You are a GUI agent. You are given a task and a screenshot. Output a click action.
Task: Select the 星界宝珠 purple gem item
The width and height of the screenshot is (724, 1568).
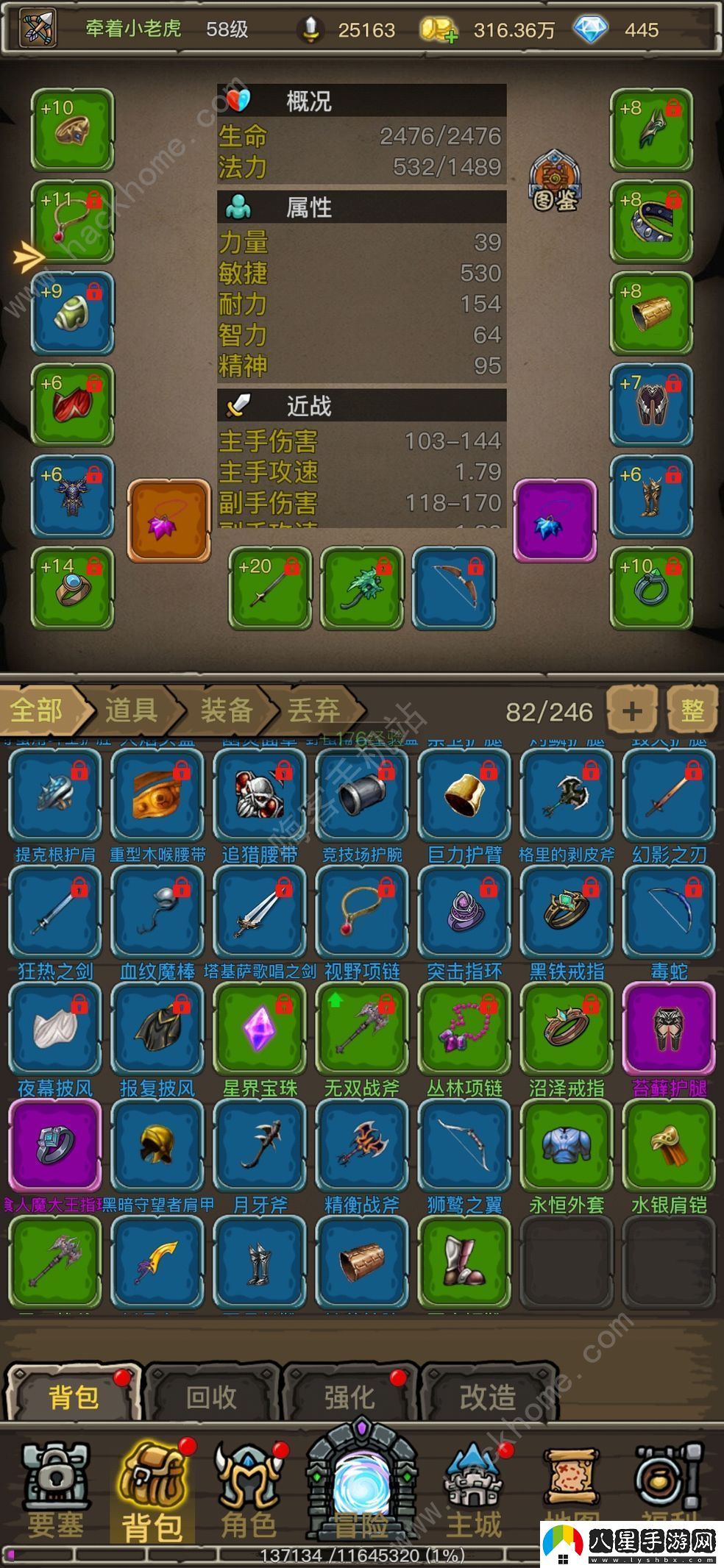click(260, 1028)
